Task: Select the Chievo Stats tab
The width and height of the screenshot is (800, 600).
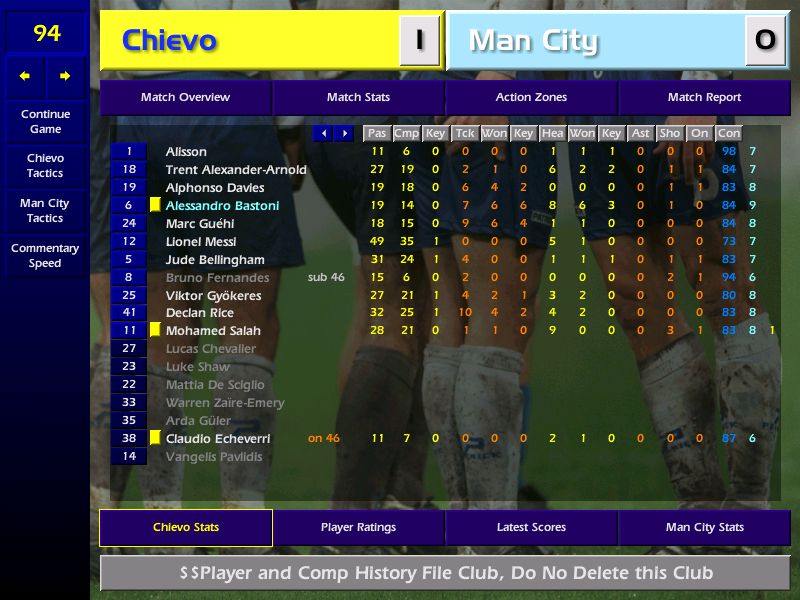Action: pos(185,527)
